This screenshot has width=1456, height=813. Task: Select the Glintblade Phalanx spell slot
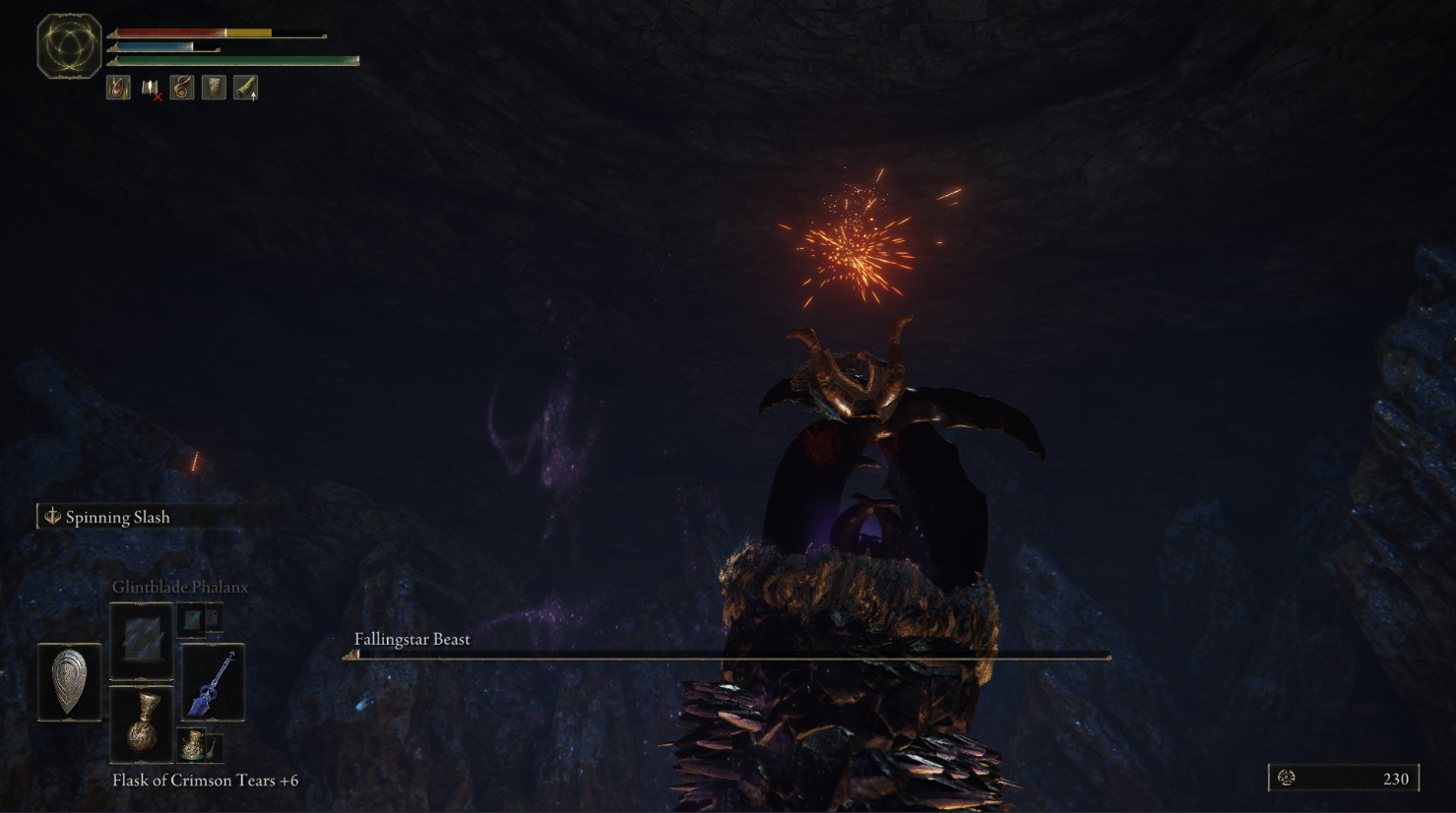142,641
